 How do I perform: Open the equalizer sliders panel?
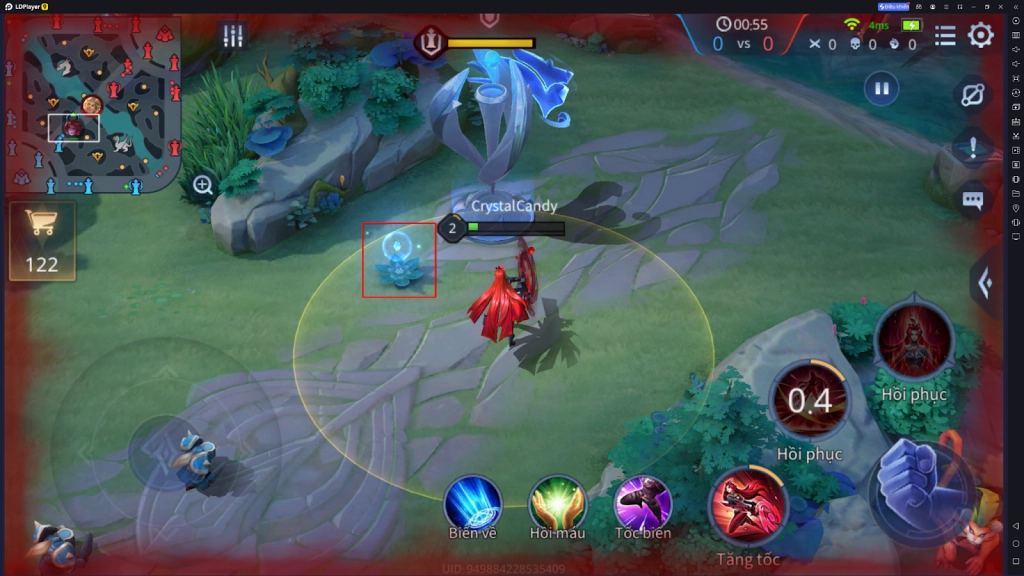point(233,37)
